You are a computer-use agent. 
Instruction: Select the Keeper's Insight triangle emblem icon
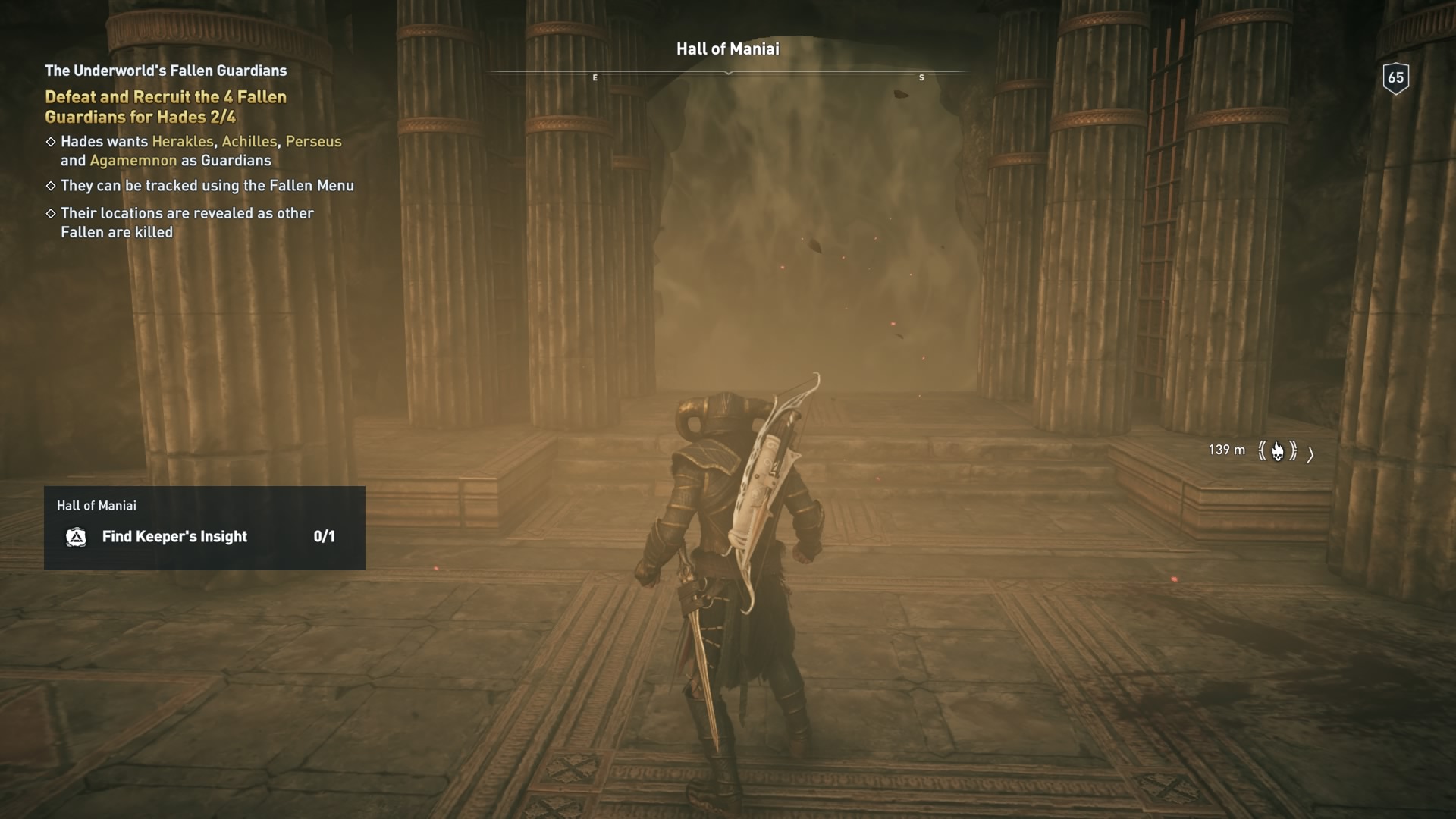[x=77, y=537]
